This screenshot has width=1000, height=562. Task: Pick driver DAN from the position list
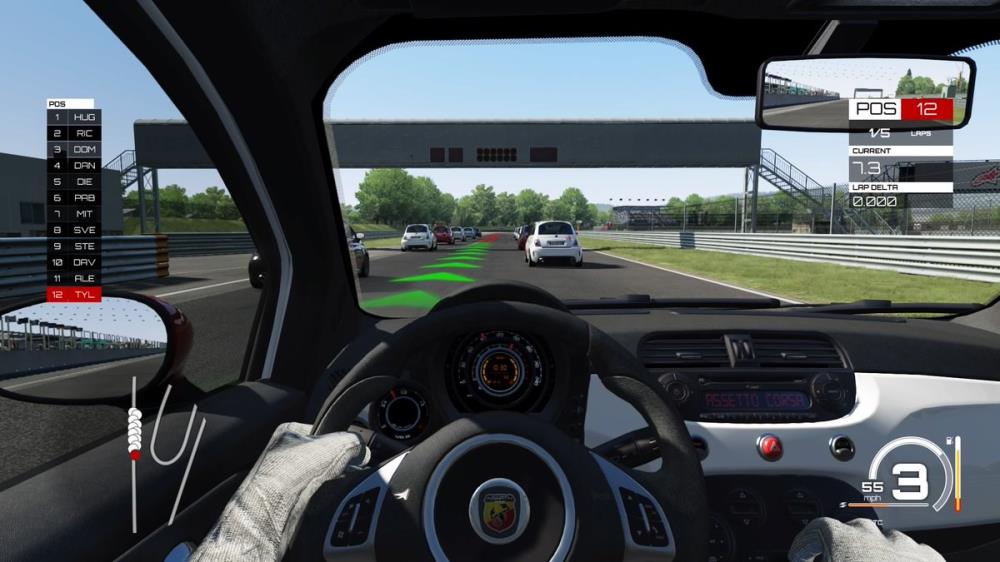(73, 165)
